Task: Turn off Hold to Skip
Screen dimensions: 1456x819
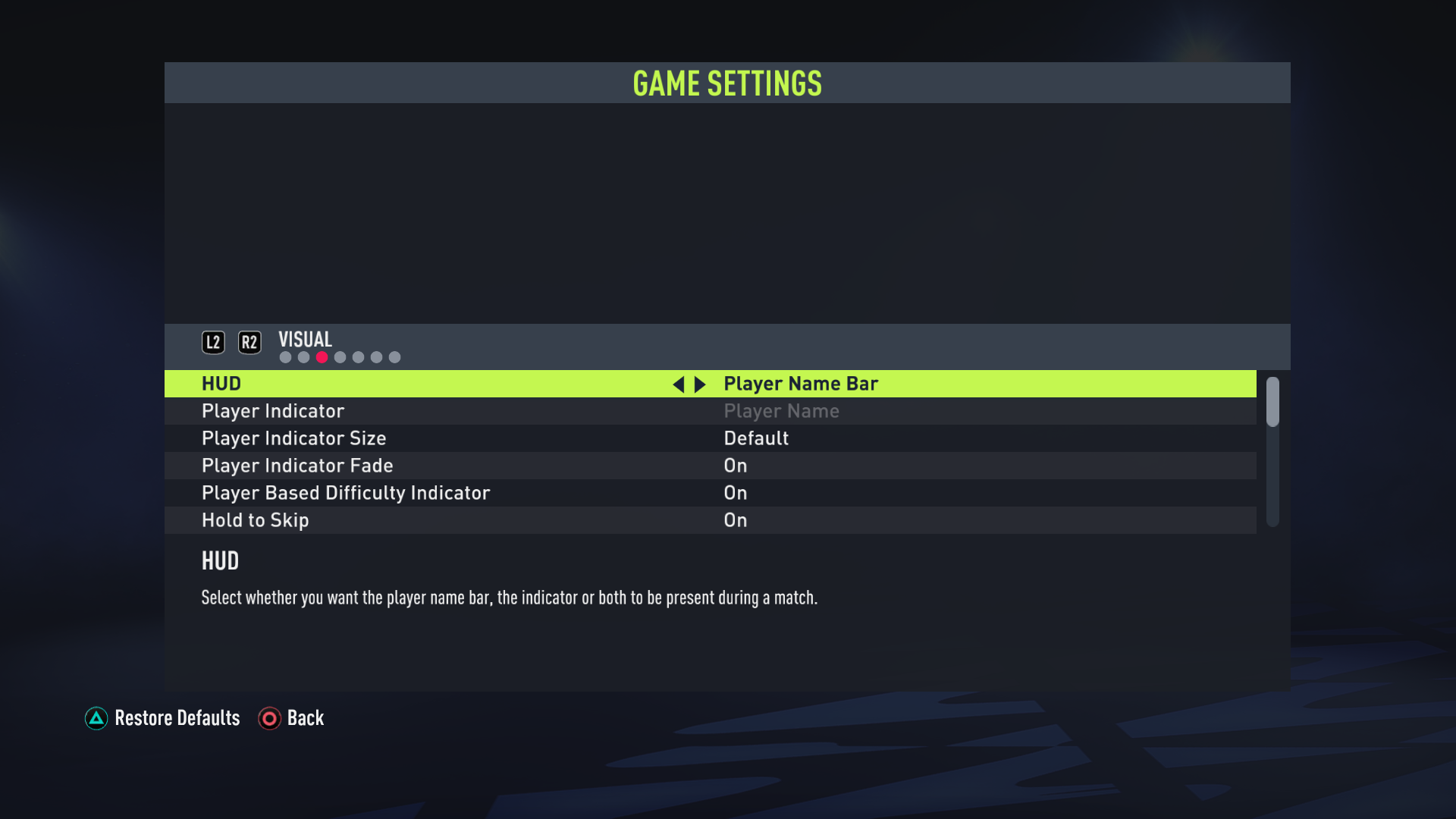Action: [x=735, y=520]
